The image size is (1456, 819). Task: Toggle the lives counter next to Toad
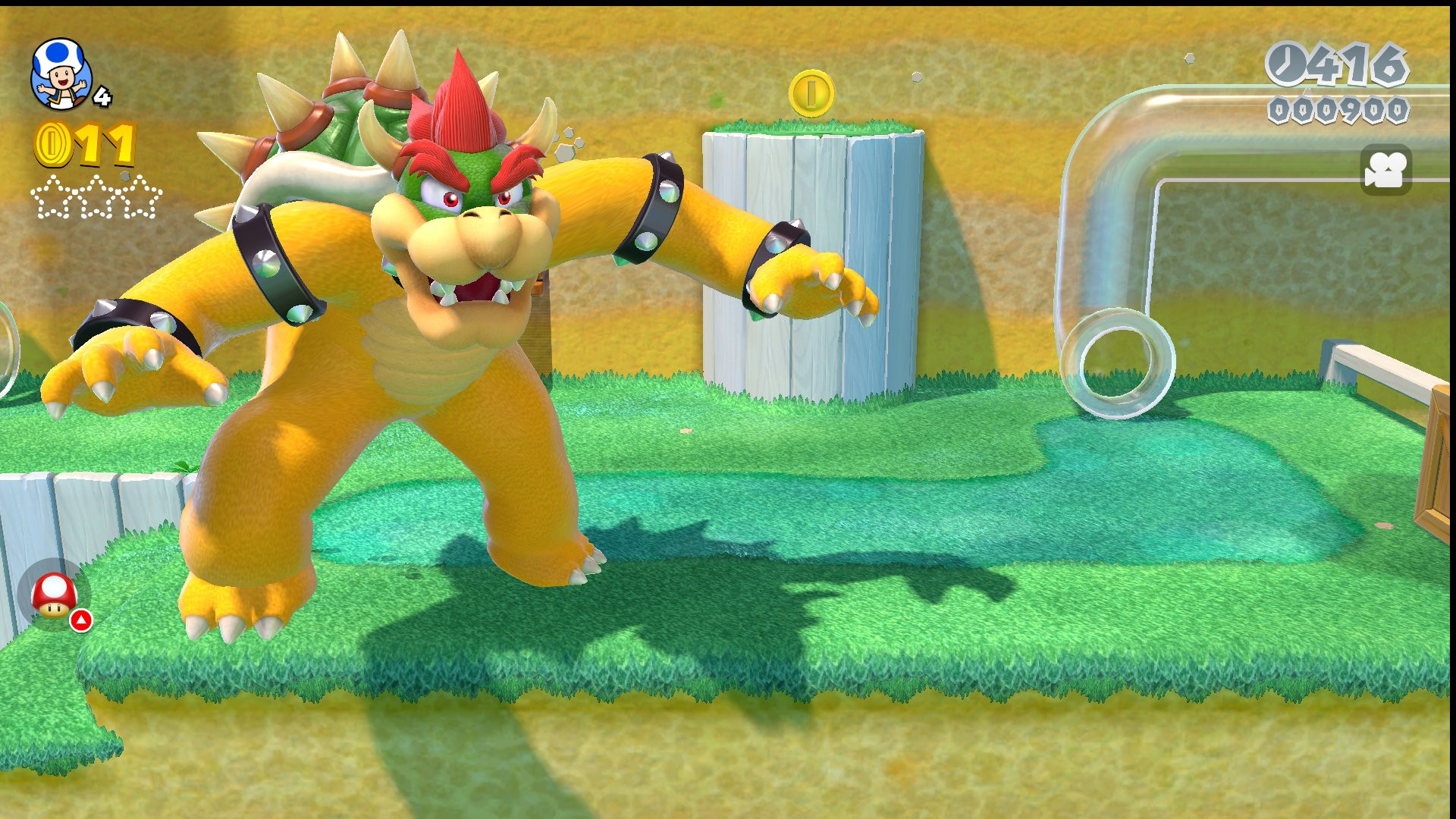[x=101, y=98]
